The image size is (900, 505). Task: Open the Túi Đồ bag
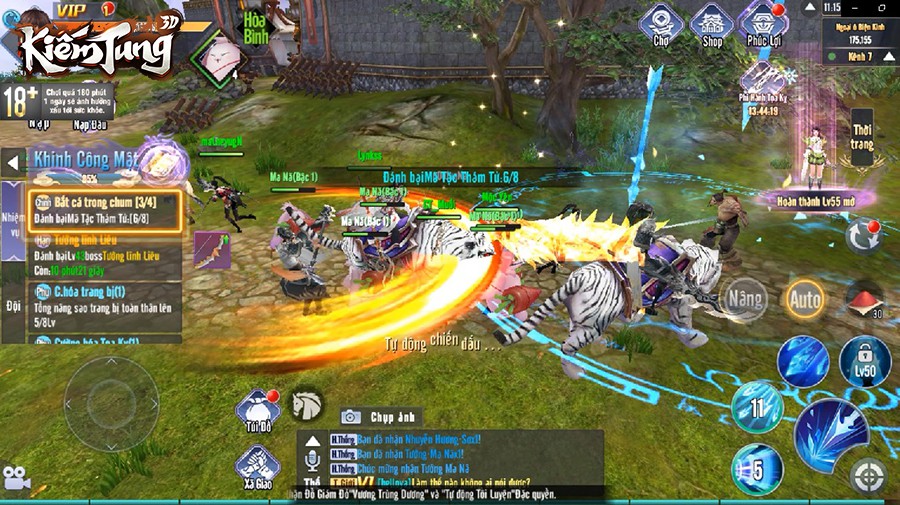tap(256, 412)
